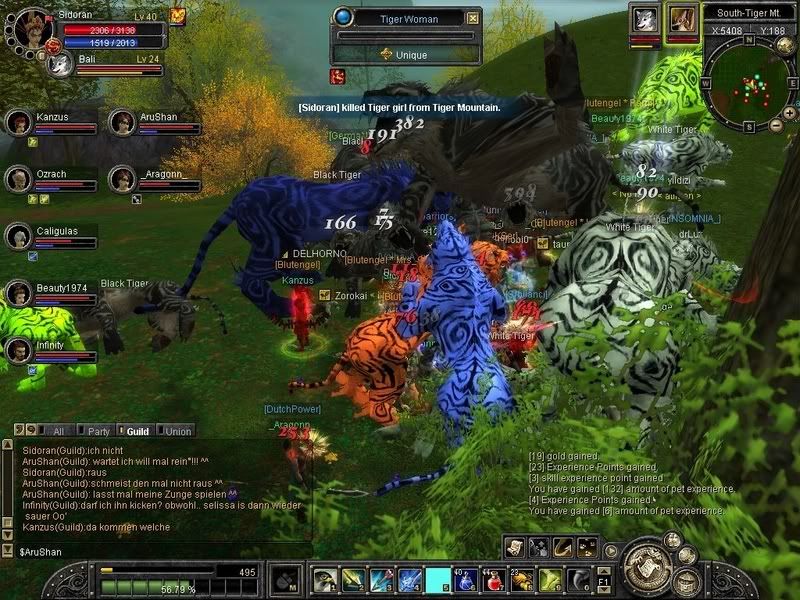Viewport: 800px width, 600px height.
Task: Close the Tiger Woman target window
Action: pyautogui.click(x=473, y=18)
